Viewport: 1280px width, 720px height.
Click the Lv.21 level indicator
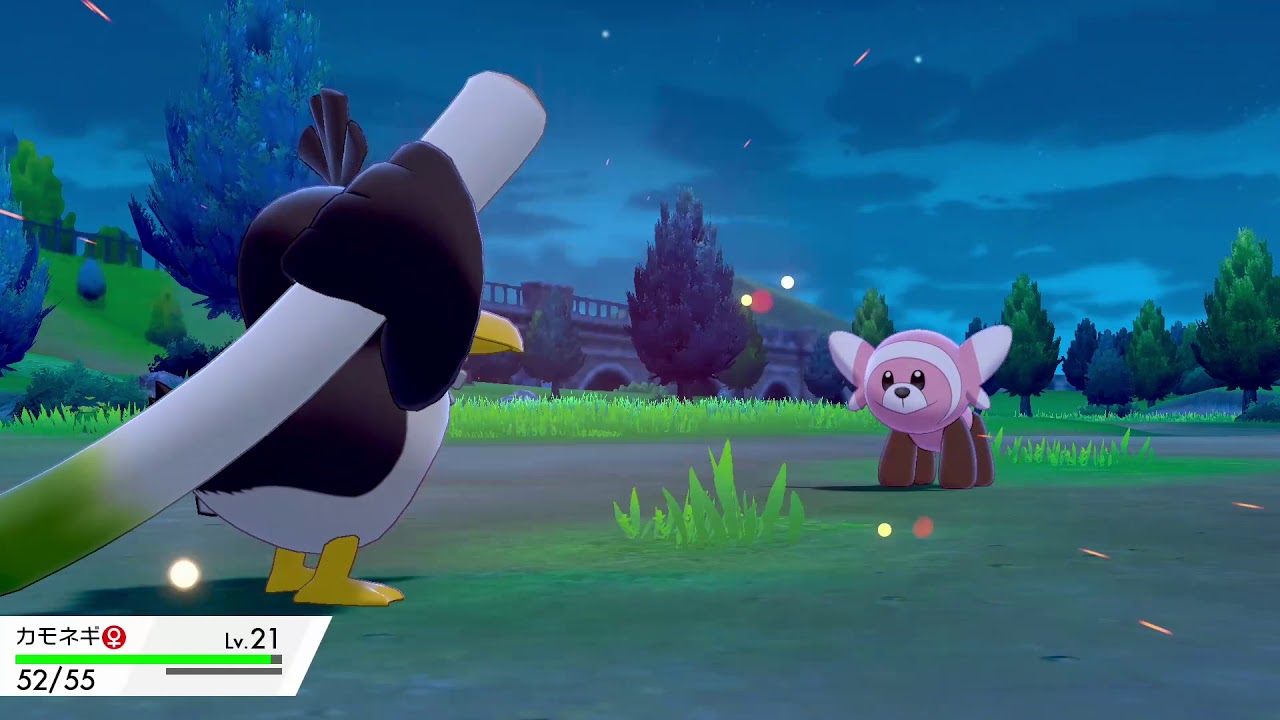pos(253,638)
